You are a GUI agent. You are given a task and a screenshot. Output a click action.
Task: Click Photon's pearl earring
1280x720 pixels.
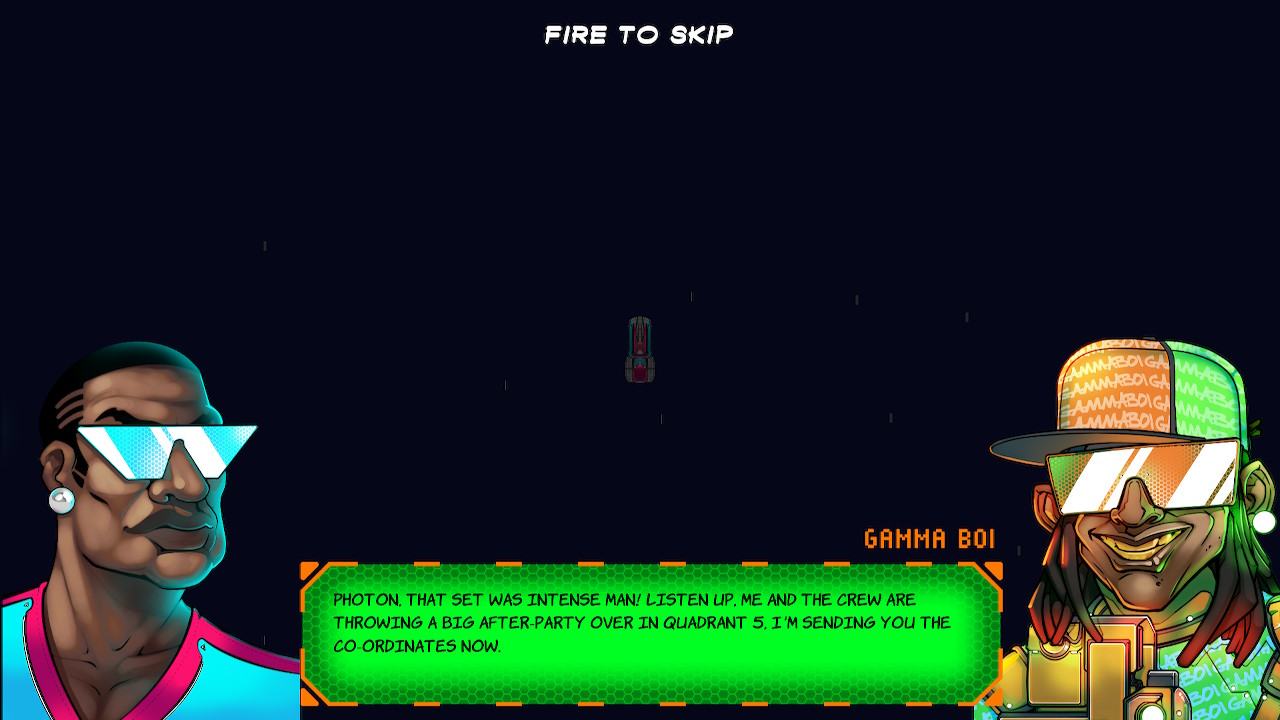click(63, 500)
